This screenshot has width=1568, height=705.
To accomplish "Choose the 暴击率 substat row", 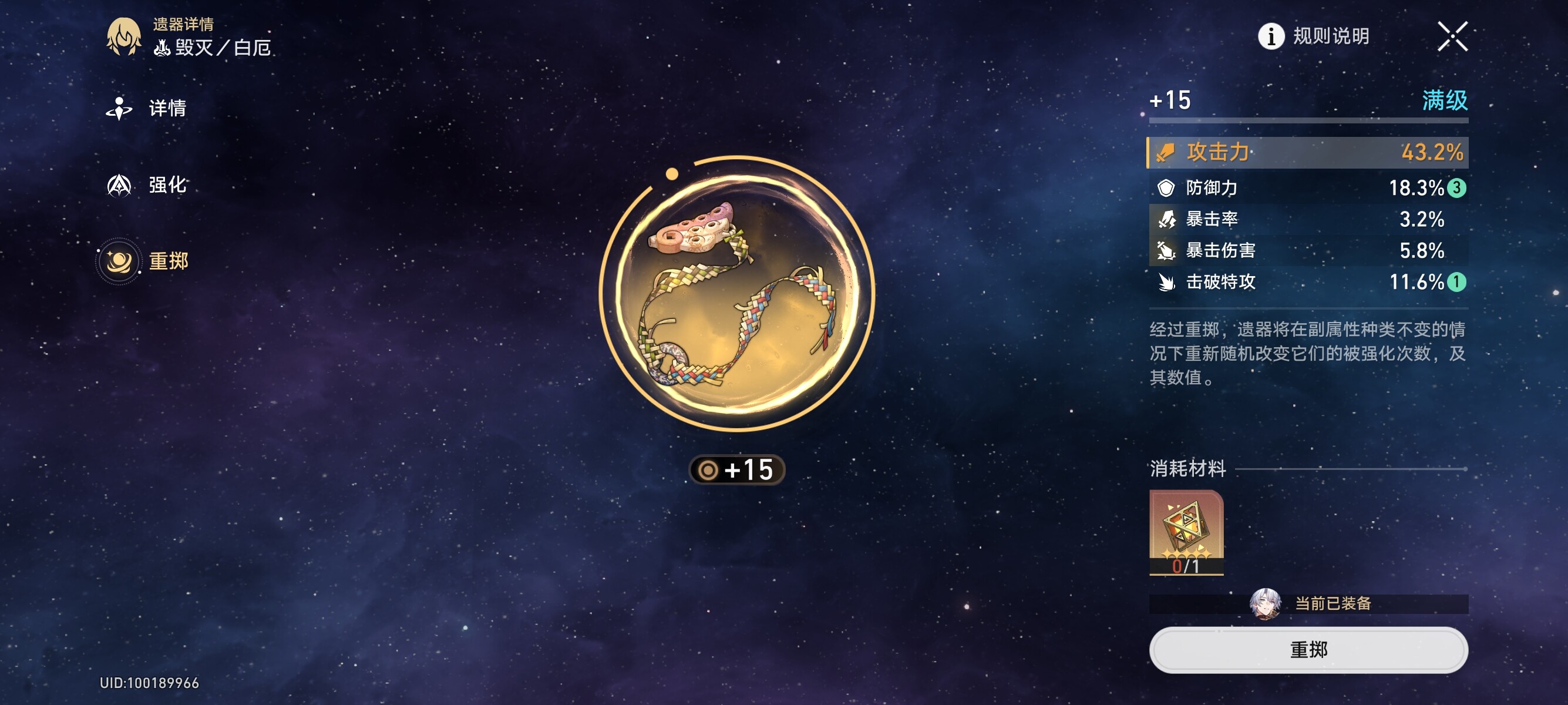I will pos(1308,219).
